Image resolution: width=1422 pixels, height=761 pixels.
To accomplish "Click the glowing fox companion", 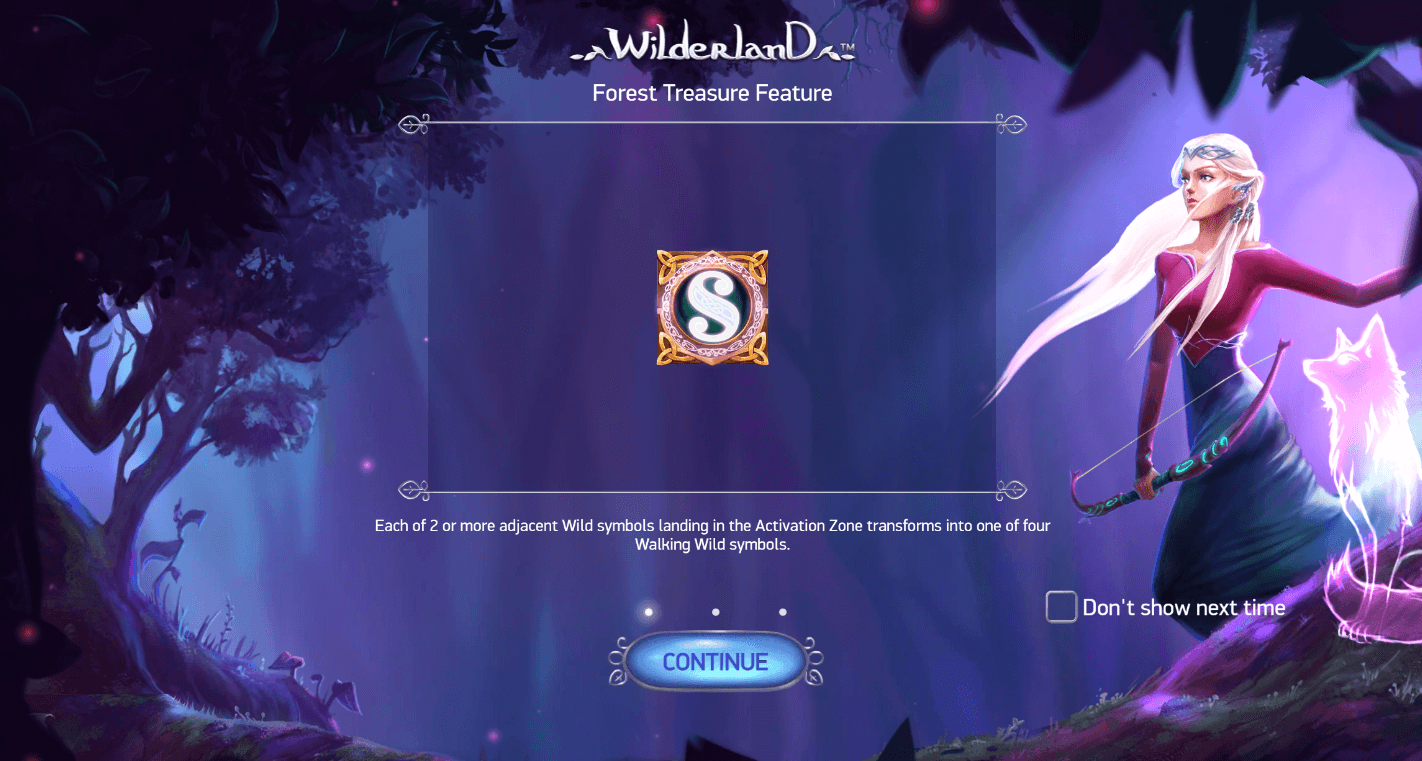I will (x=1360, y=440).
